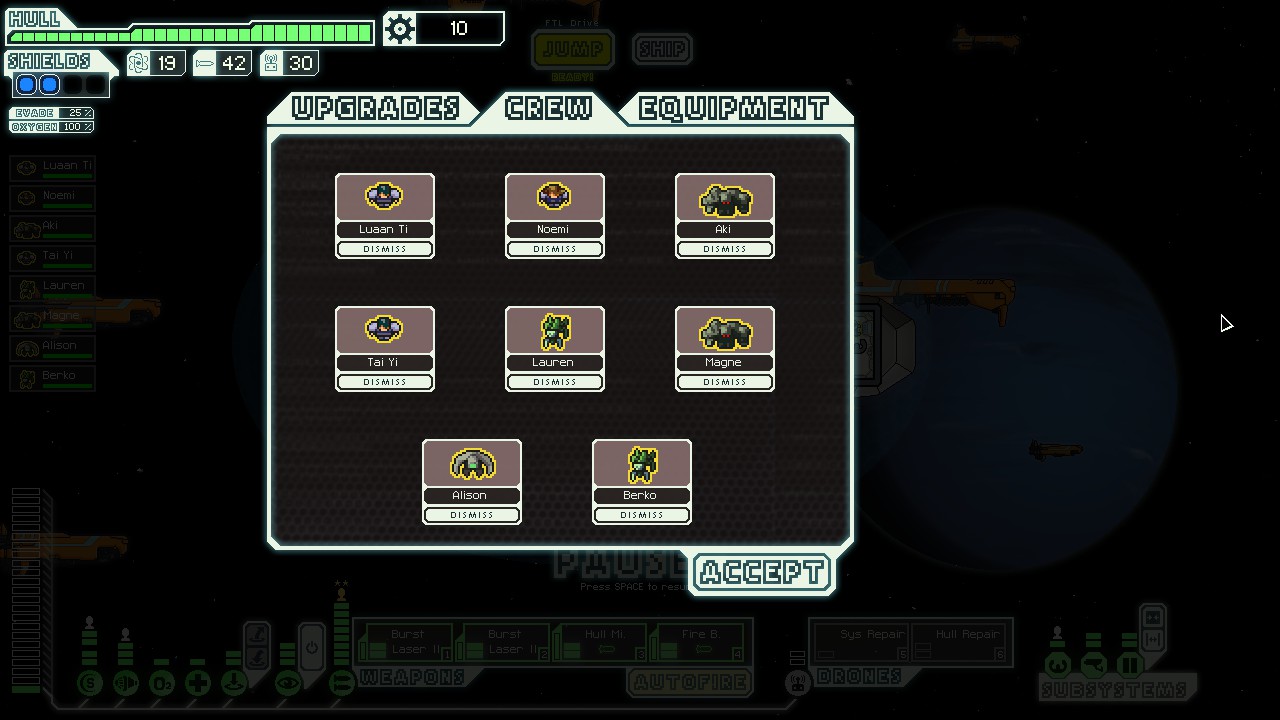Select Noemi's crew portrait

click(x=554, y=197)
